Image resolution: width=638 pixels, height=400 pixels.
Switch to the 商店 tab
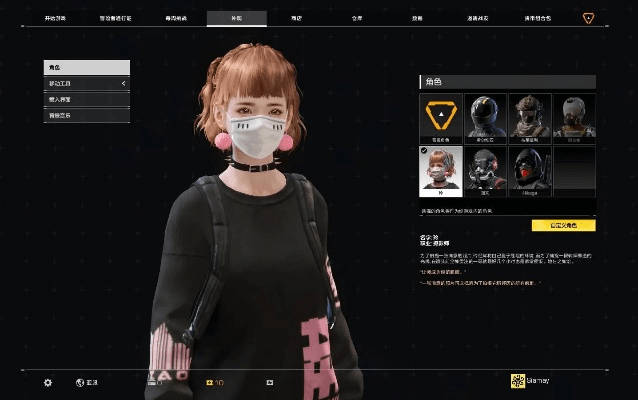295,18
